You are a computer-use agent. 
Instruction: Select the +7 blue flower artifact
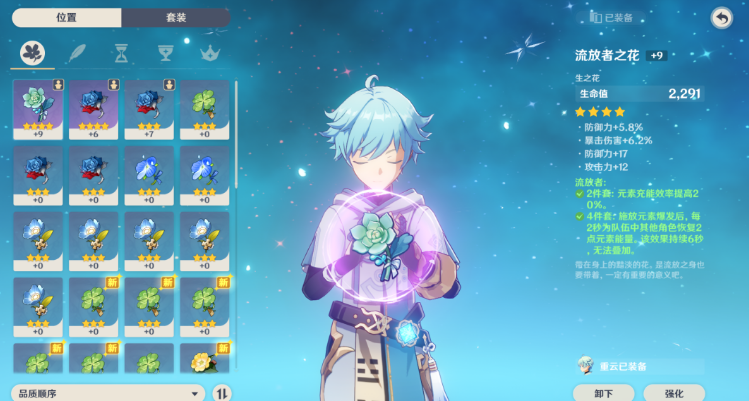coord(149,109)
